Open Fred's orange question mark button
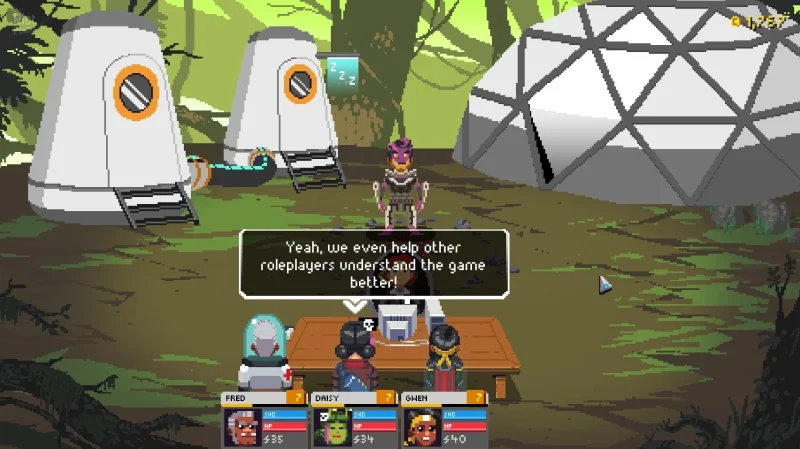Viewport: 800px width, 449px height. (x=299, y=398)
